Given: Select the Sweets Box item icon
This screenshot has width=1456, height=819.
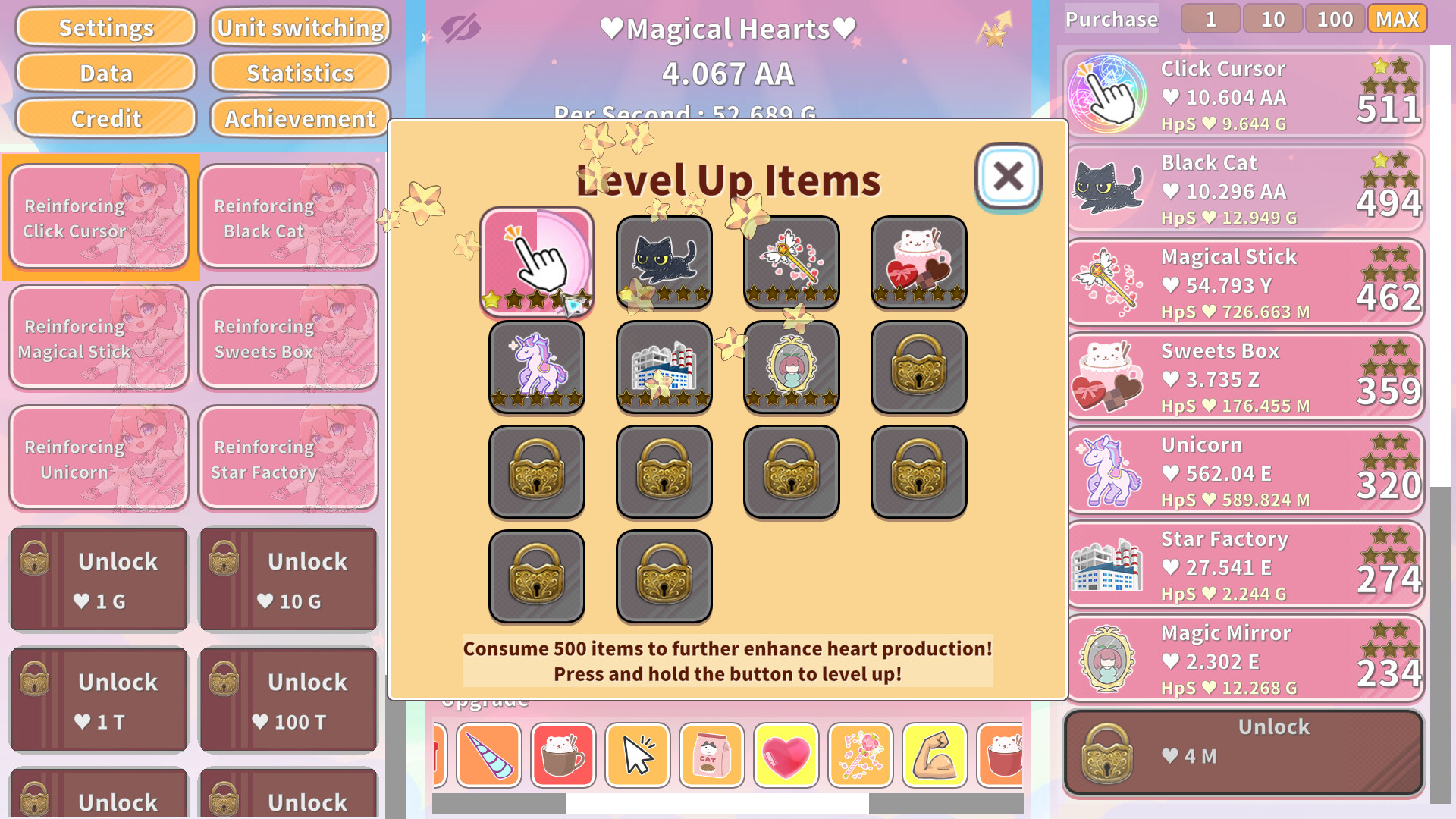Looking at the screenshot, I should [x=918, y=262].
